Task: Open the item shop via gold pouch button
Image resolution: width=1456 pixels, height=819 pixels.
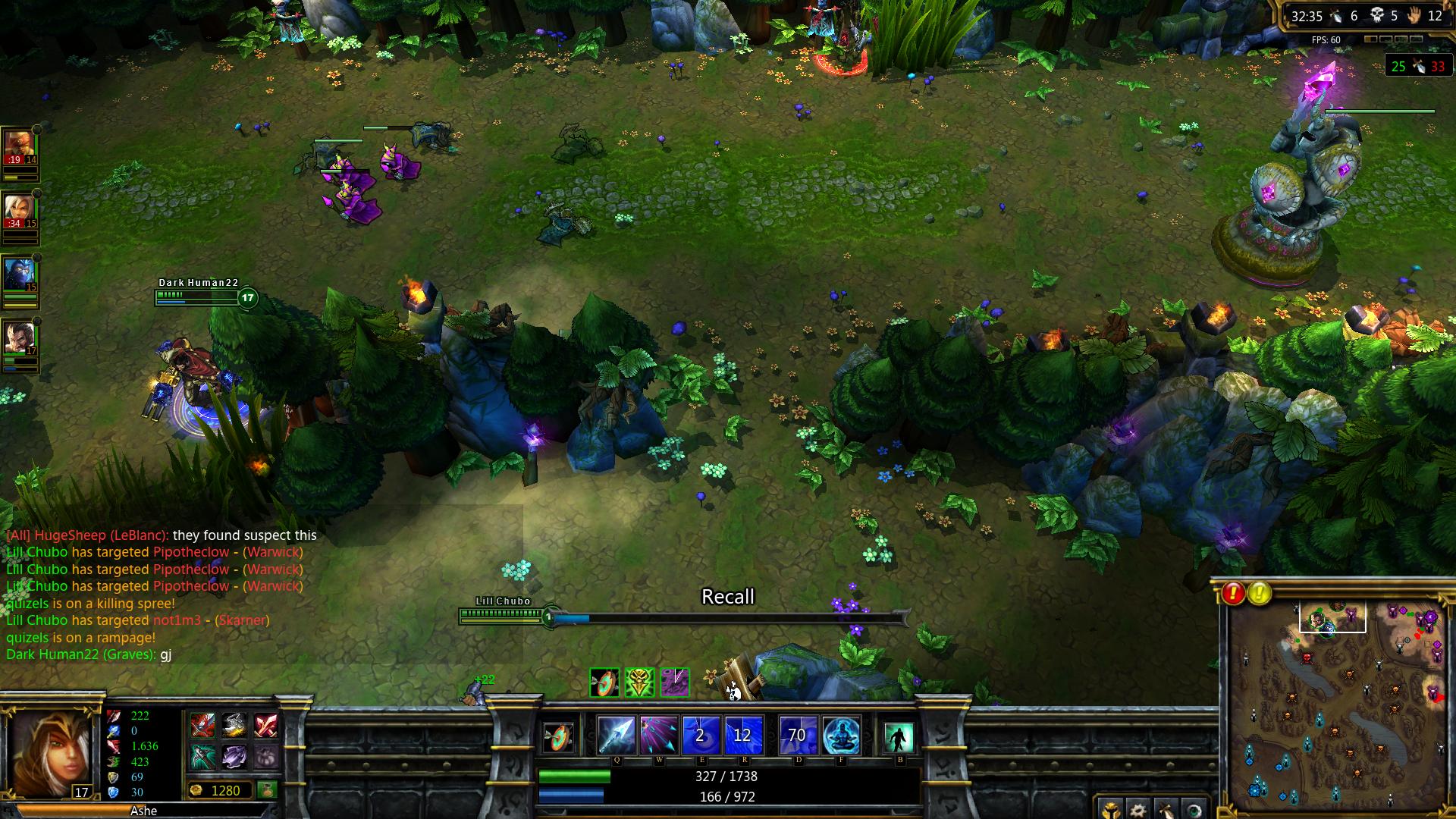Action: (x=266, y=790)
